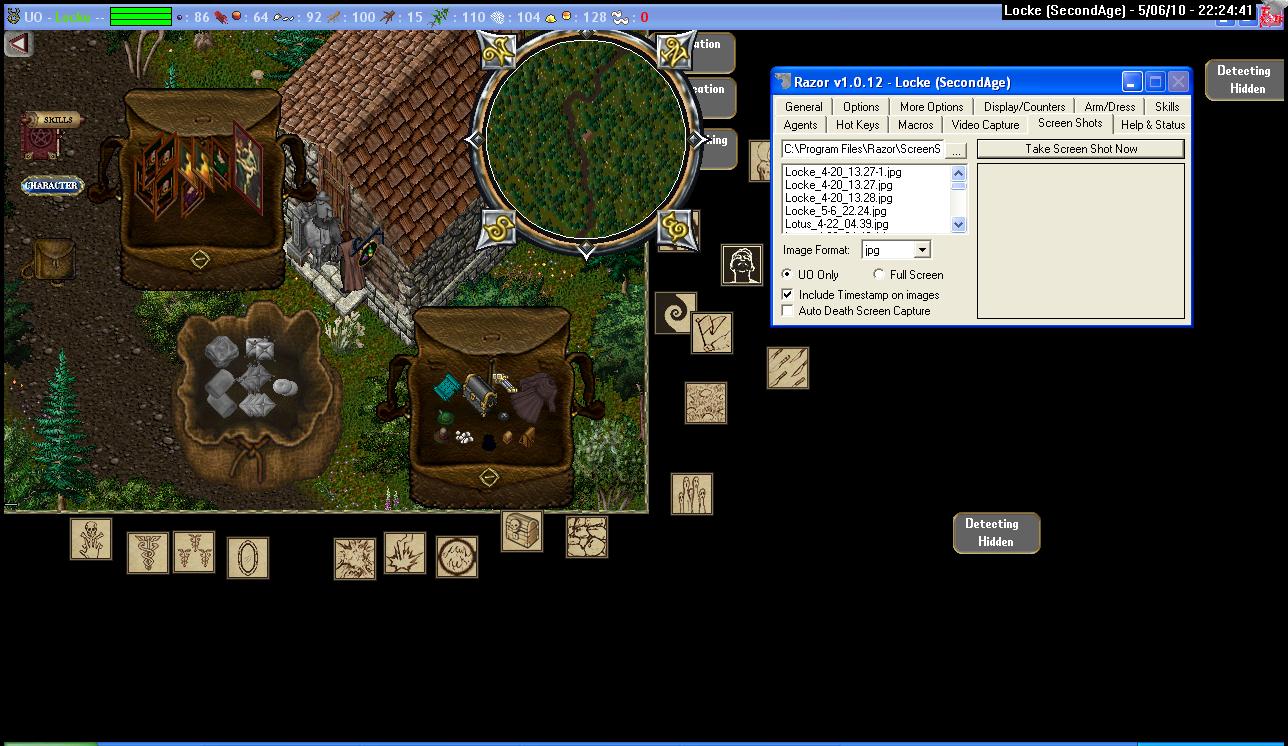Click the browse button beside the screenshot path
Image resolution: width=1288 pixels, height=746 pixels.
[x=957, y=150]
